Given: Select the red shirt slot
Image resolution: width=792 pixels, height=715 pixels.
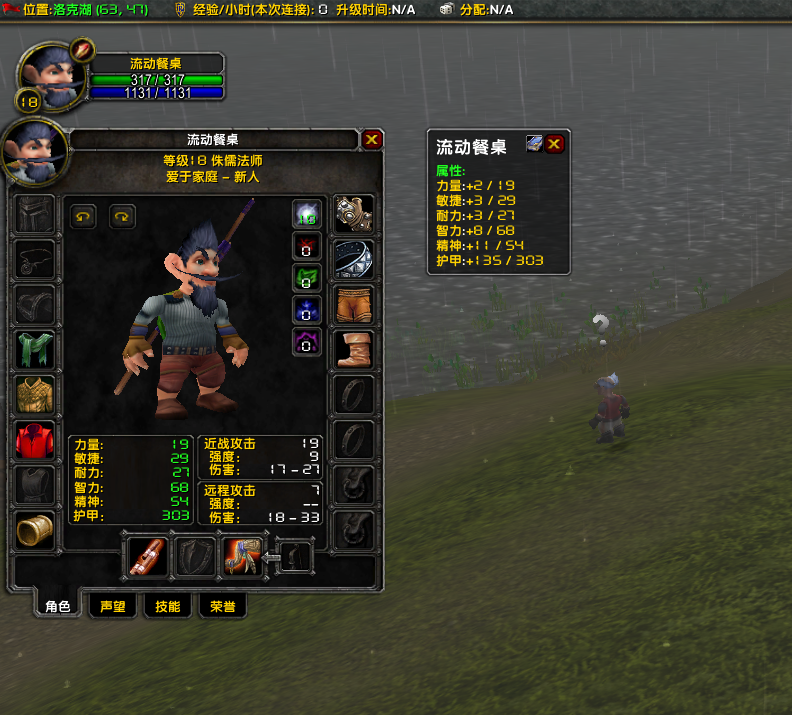Looking at the screenshot, I should pyautogui.click(x=35, y=440).
